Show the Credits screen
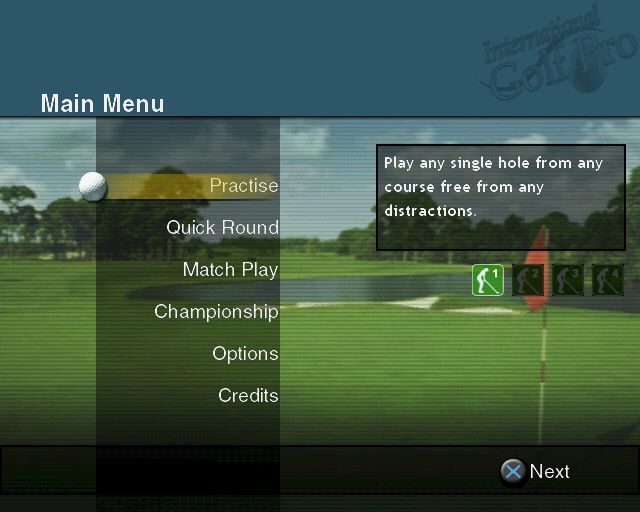Image resolution: width=640 pixels, height=512 pixels. click(248, 396)
